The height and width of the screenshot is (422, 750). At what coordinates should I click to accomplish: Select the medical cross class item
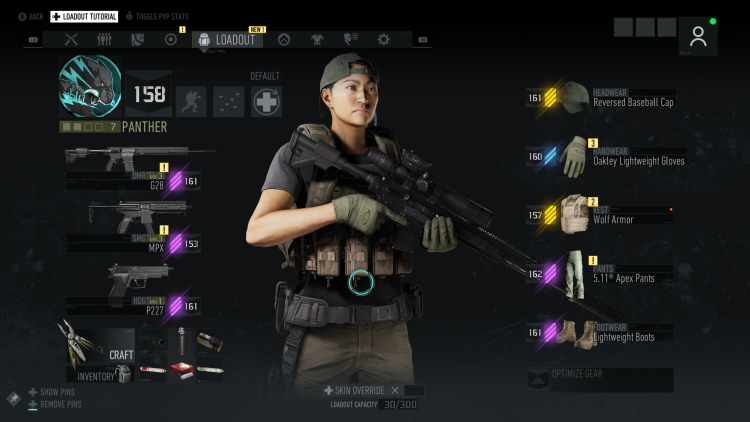pos(266,101)
